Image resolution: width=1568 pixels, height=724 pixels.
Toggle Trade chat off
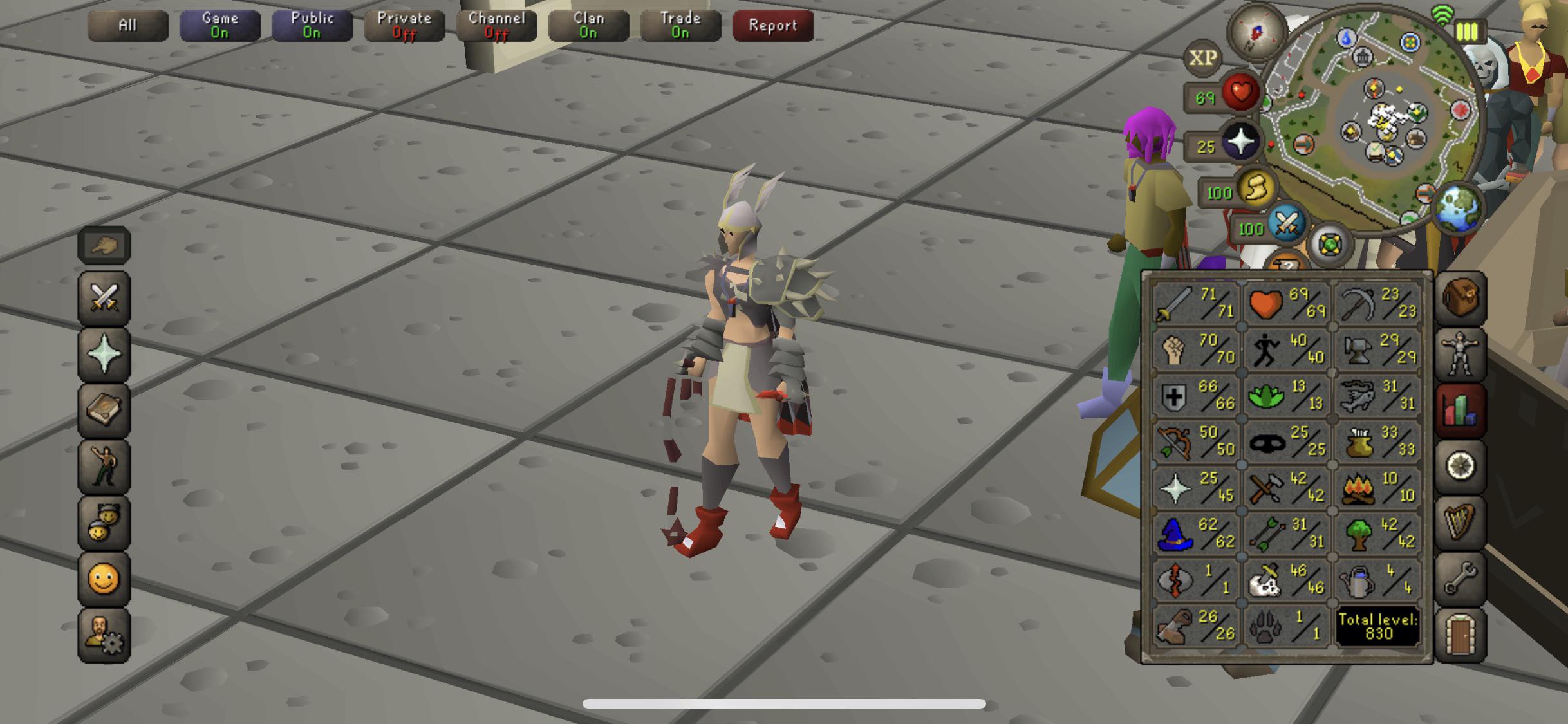pos(680,26)
